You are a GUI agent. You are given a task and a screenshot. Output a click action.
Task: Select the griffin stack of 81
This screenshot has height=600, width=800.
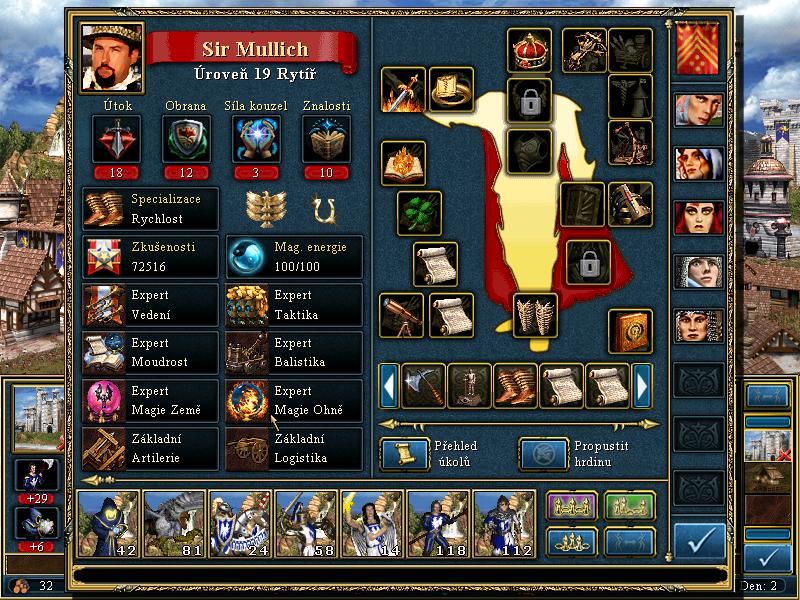click(x=174, y=523)
